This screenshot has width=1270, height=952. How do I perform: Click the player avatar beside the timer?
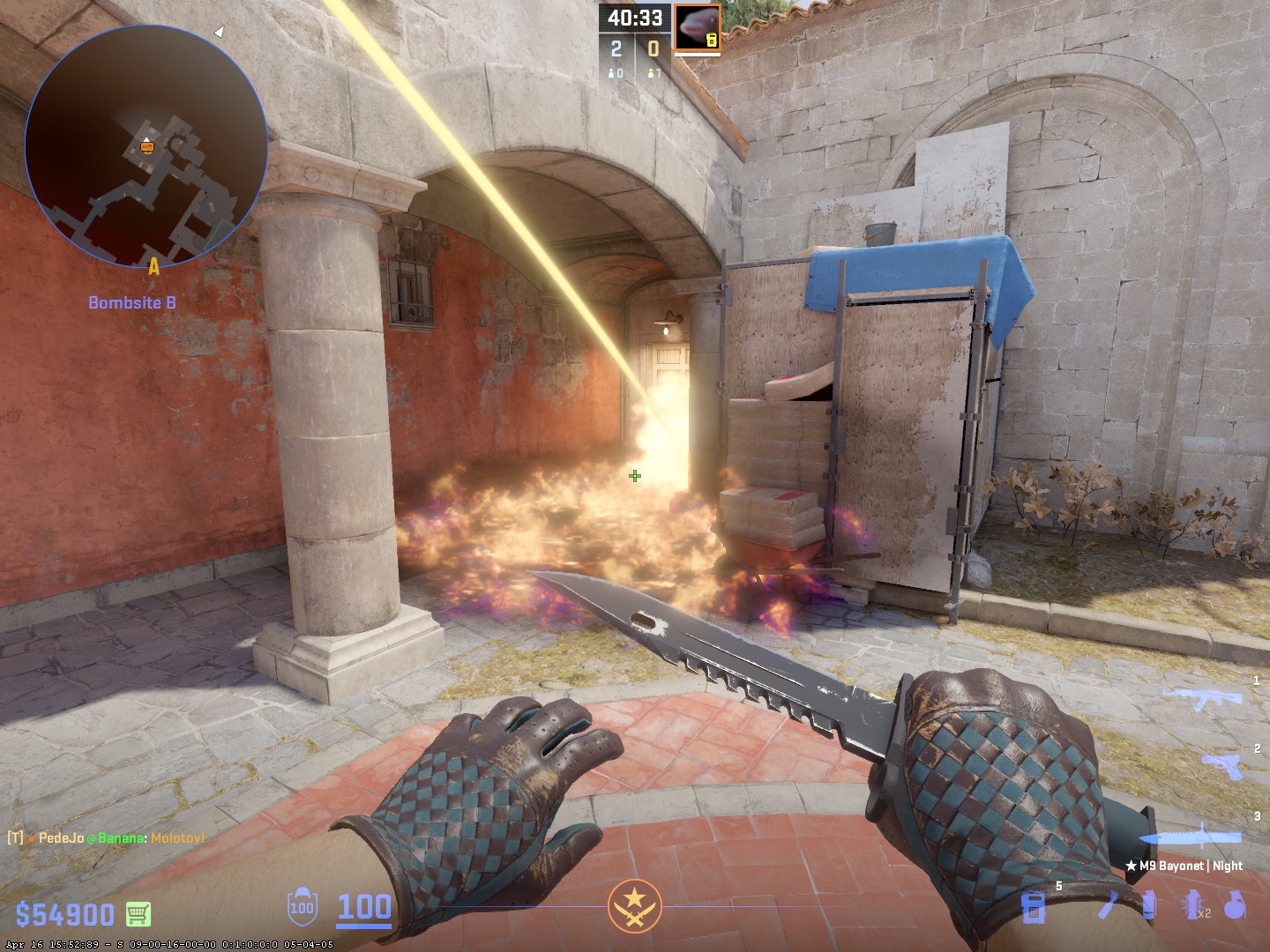pyautogui.click(x=698, y=27)
